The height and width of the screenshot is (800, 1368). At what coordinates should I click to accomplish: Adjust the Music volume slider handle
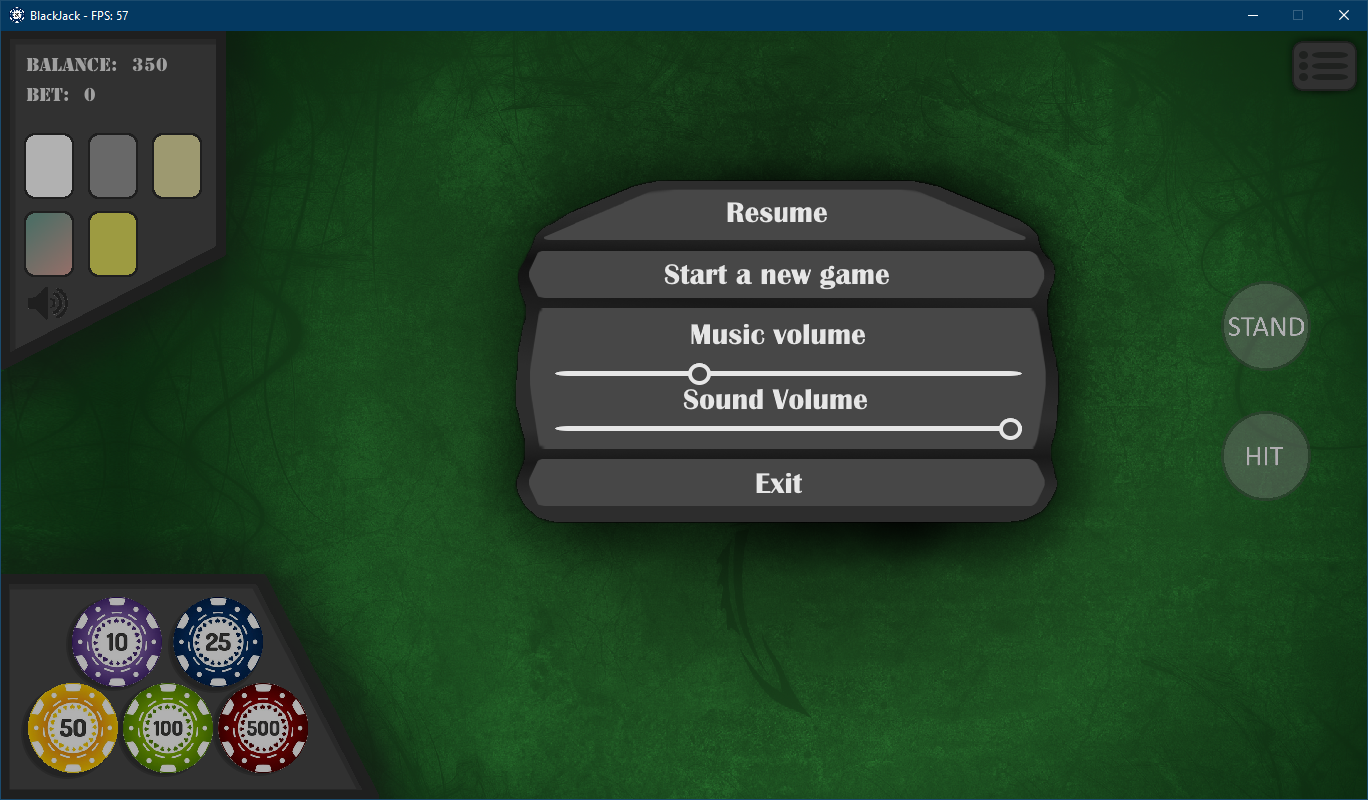tap(699, 372)
